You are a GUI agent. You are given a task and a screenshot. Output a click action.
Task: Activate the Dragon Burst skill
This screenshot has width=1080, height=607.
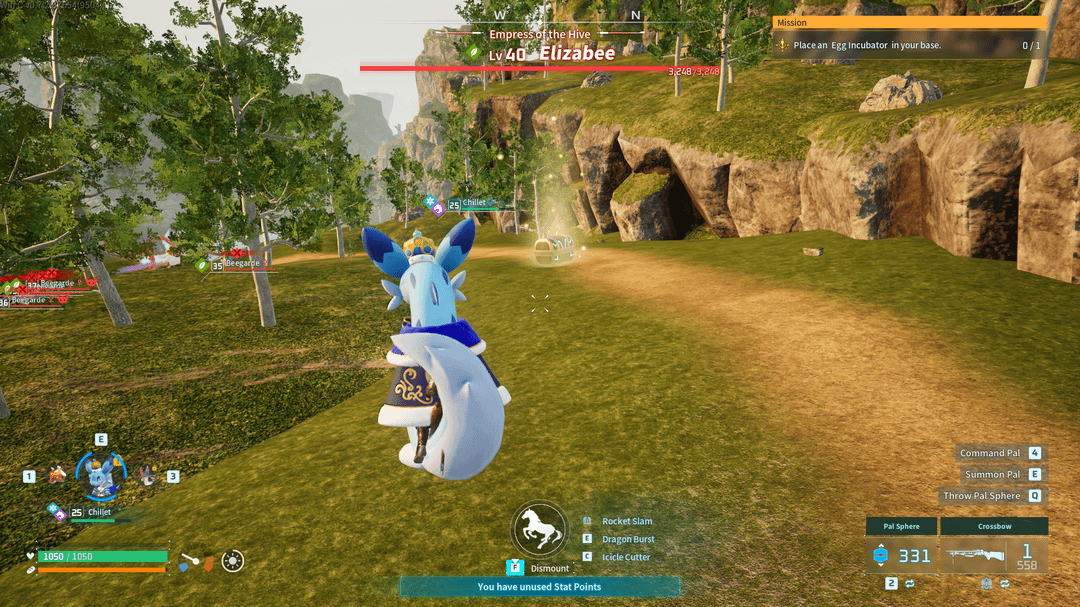tap(628, 539)
